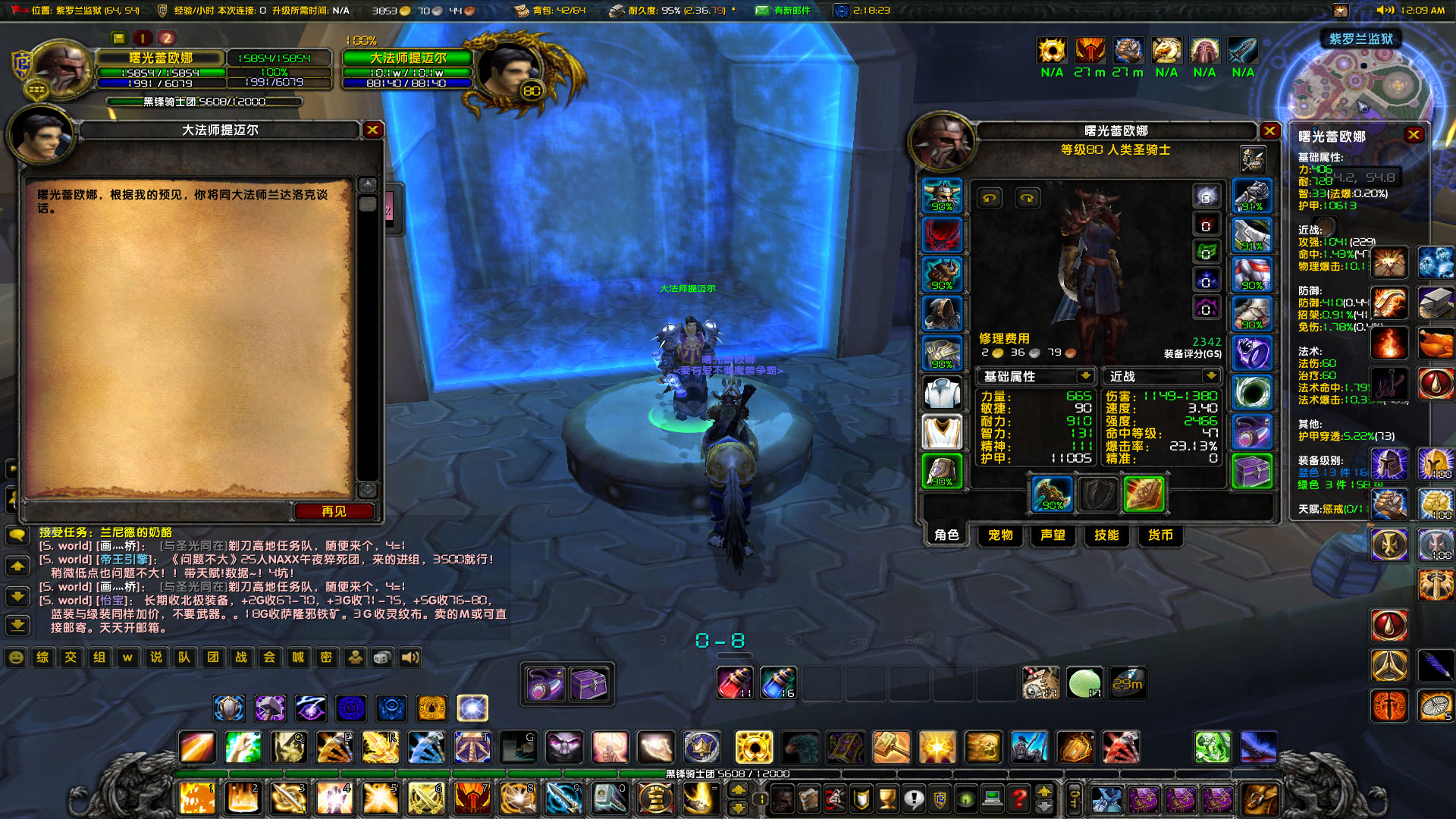1456x819 pixels.
Task: Open the 技能 skills tab
Action: tap(1107, 536)
